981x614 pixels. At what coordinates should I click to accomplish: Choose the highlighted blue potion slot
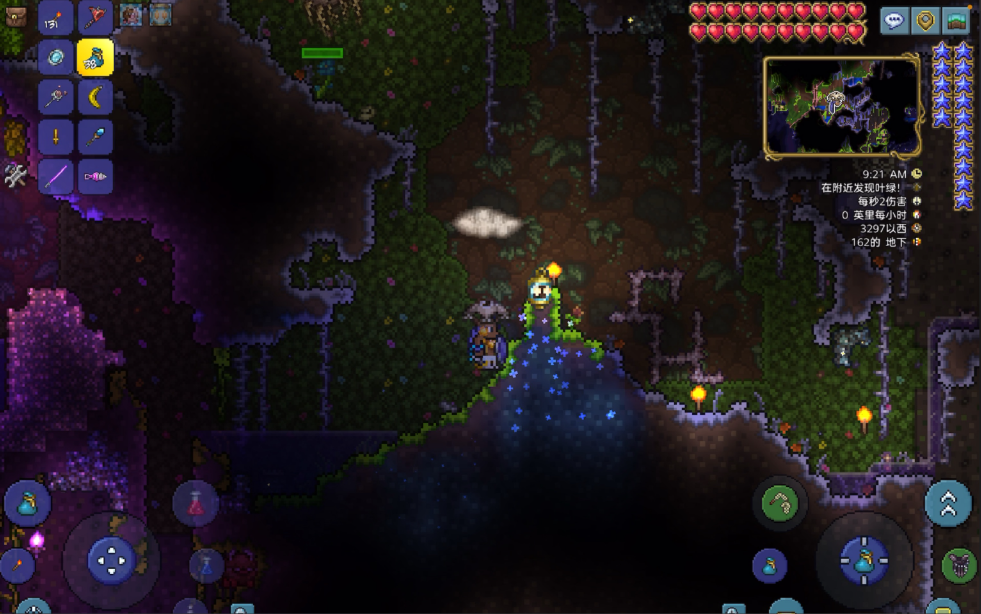[x=96, y=57]
